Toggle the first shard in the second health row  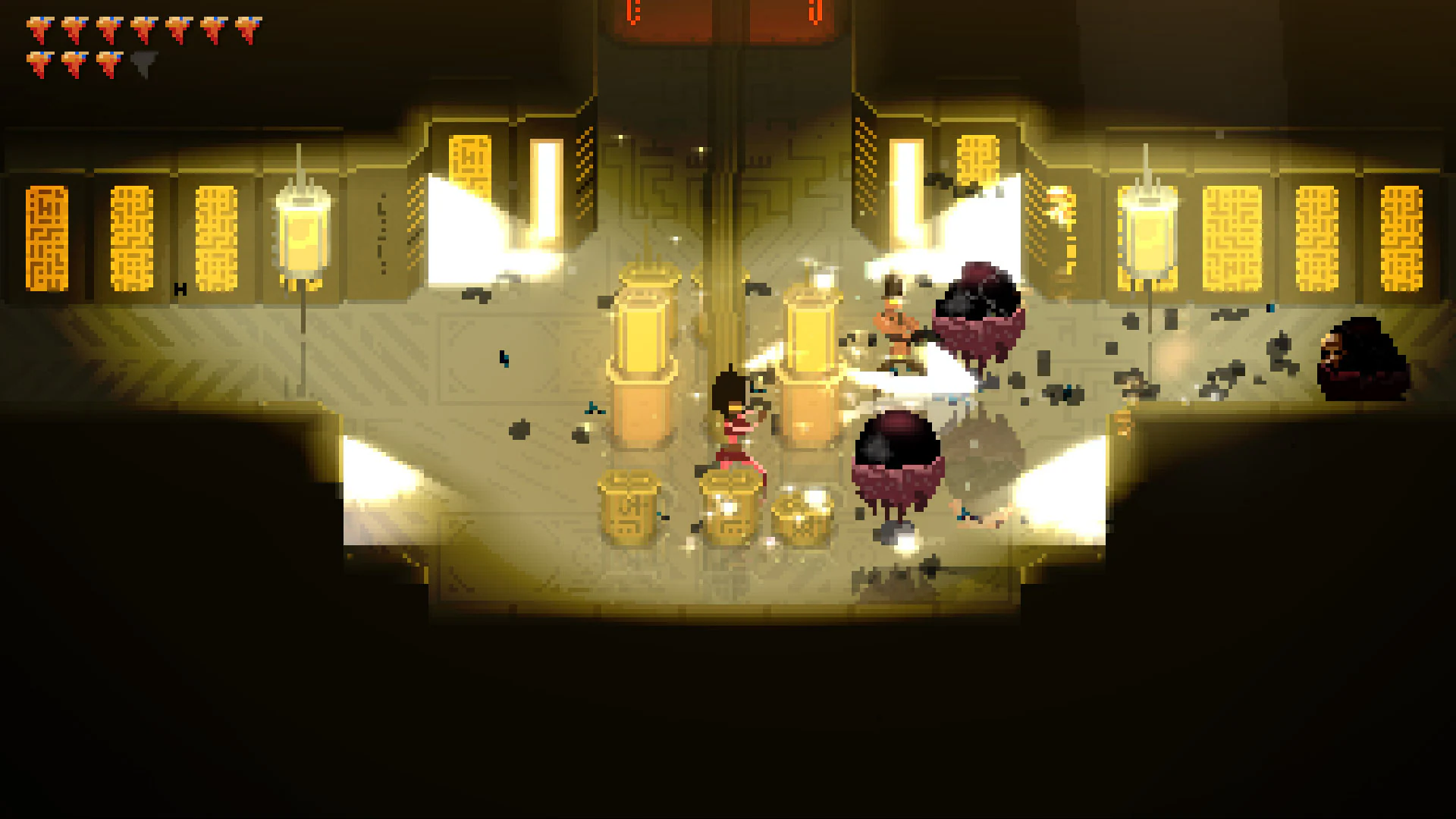[x=39, y=62]
